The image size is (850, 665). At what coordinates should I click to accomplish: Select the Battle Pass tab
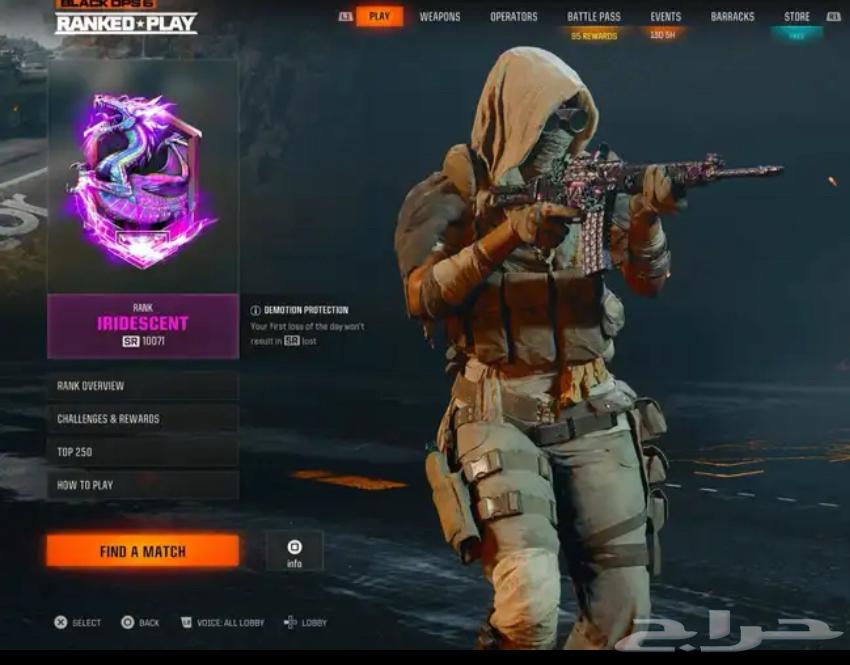(594, 16)
